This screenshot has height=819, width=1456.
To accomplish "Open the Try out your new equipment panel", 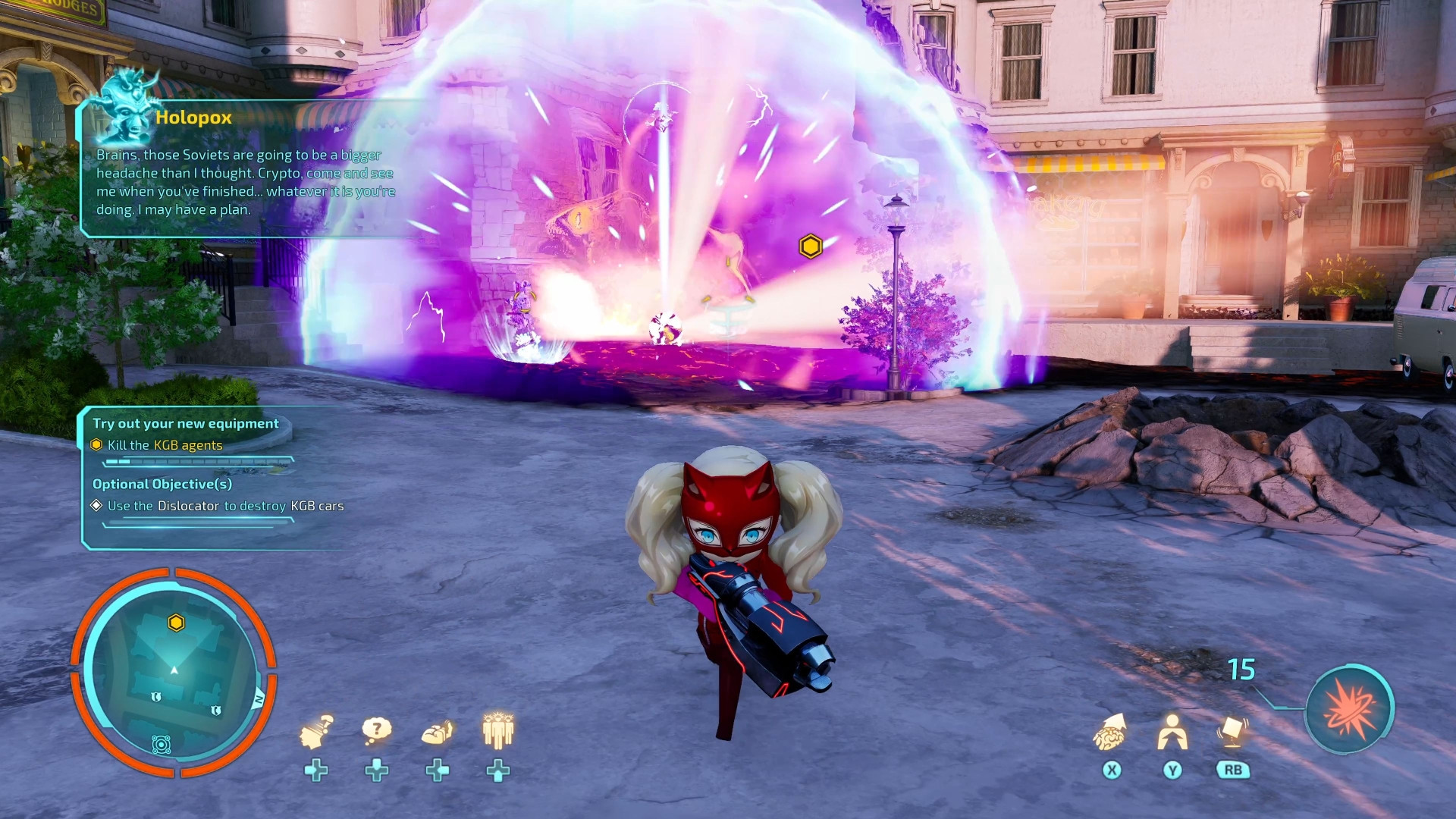I will (x=184, y=423).
